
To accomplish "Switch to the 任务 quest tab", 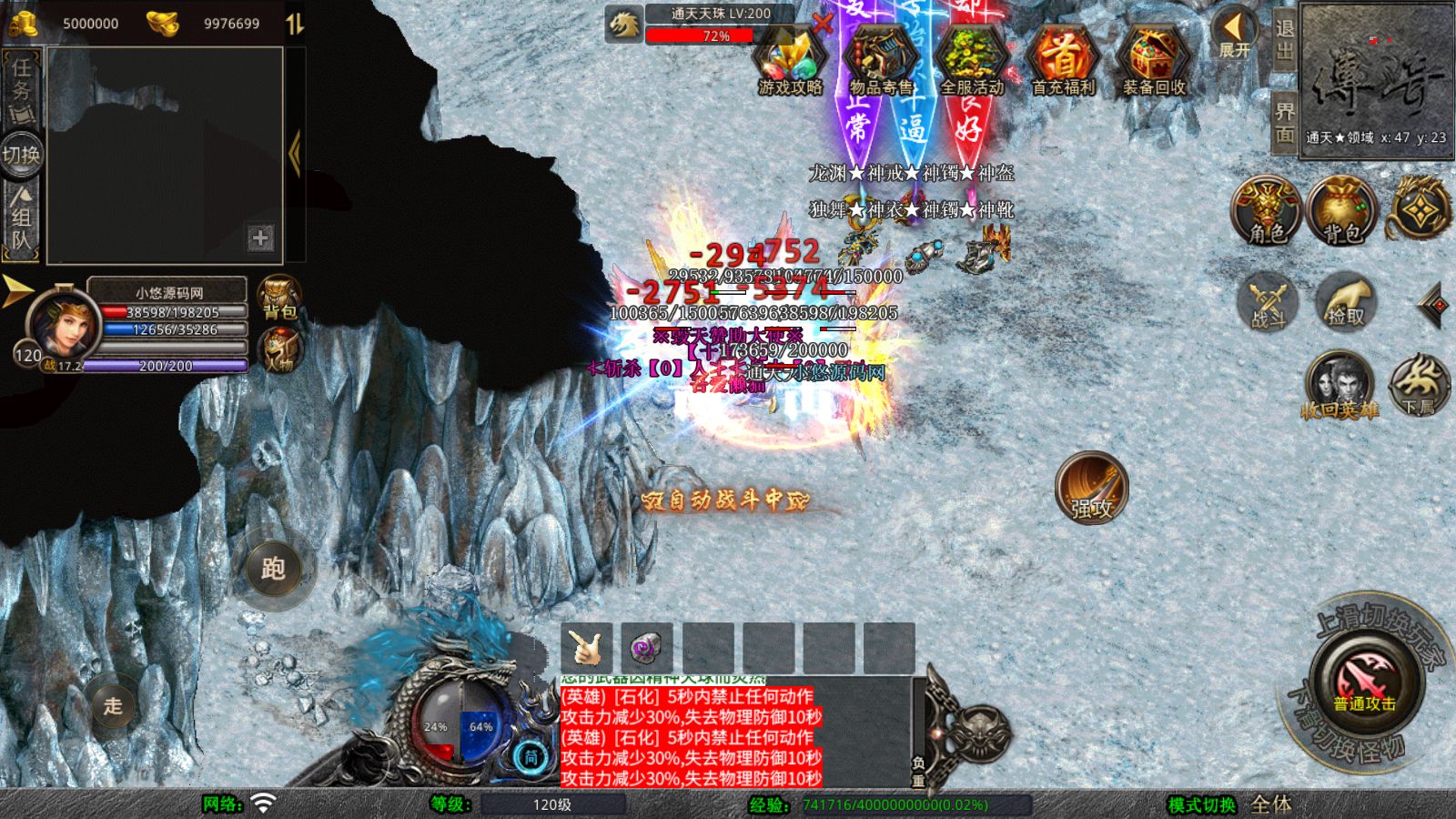I will tap(22, 87).
